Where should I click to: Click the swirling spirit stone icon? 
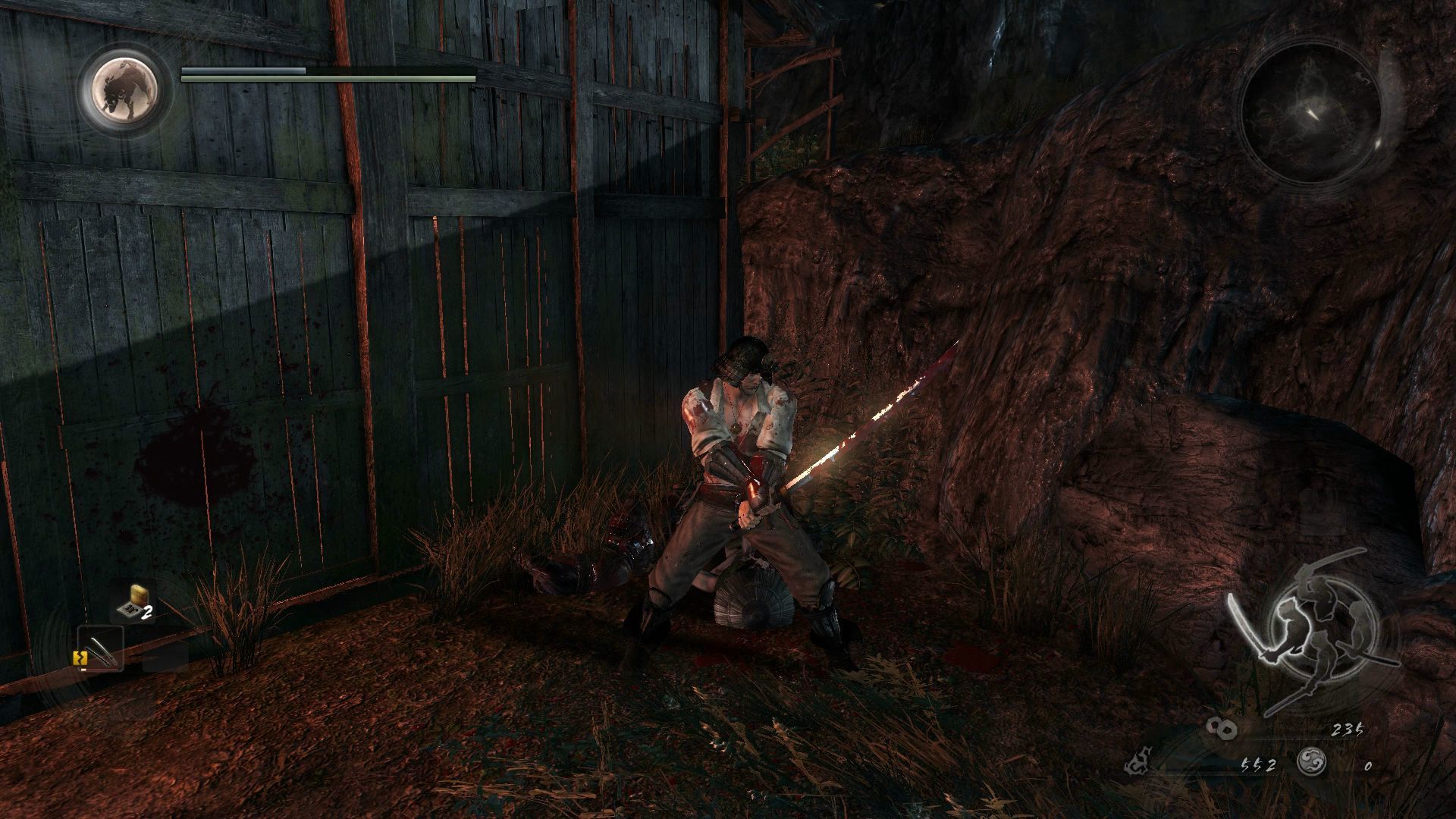(x=1311, y=761)
